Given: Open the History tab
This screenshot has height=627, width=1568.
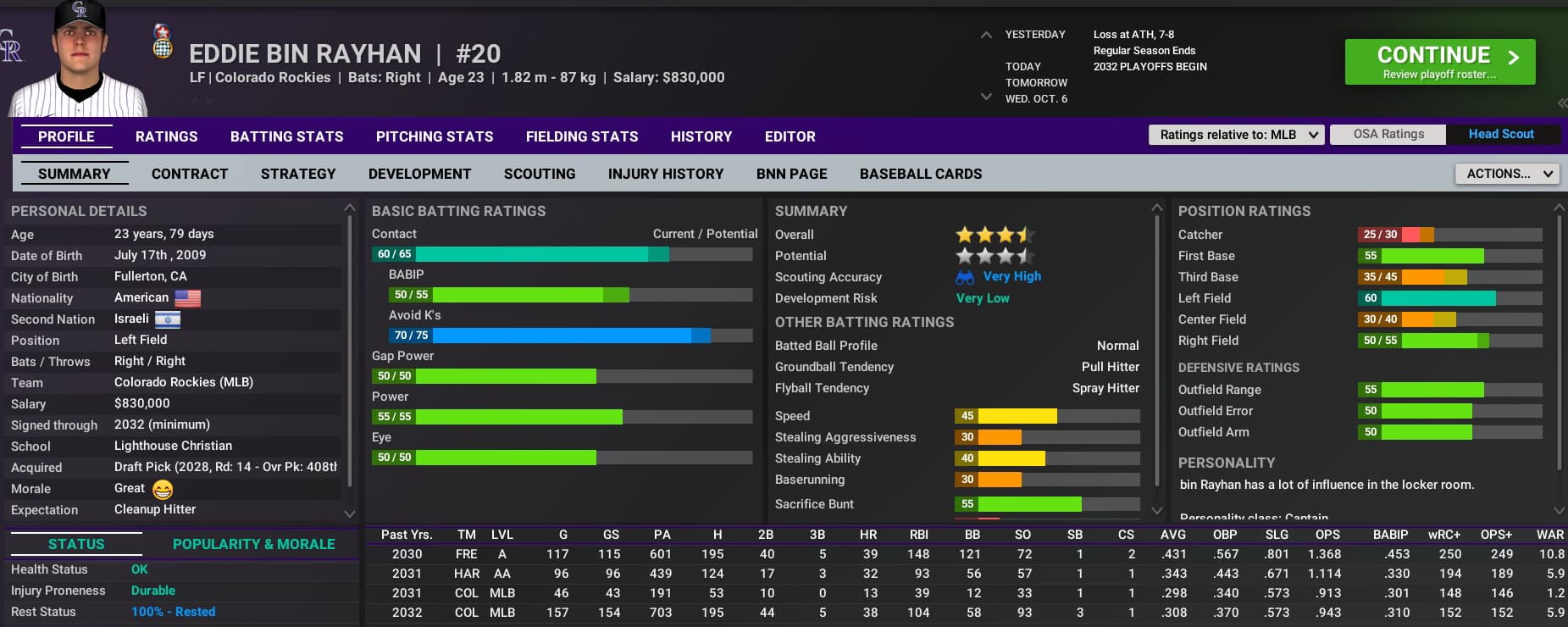Looking at the screenshot, I should pos(701,136).
